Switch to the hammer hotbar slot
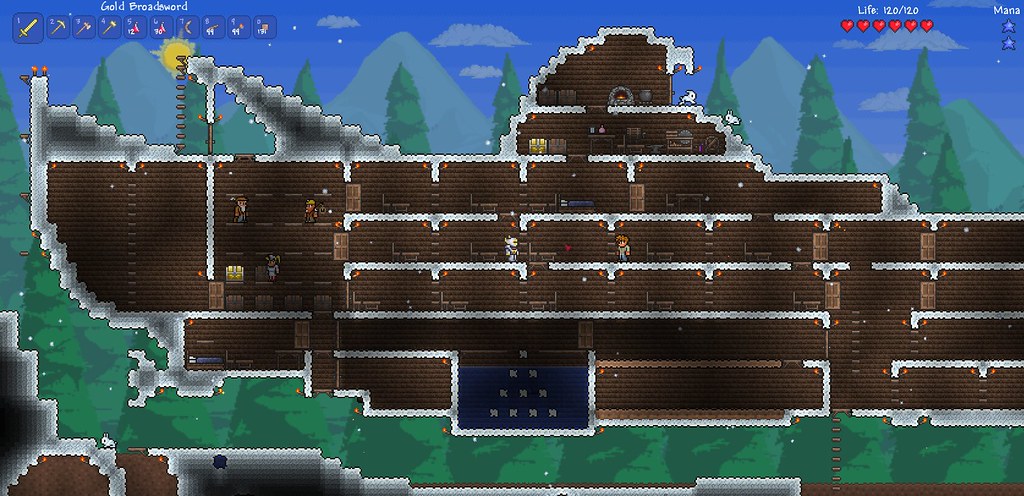The height and width of the screenshot is (496, 1024). coord(108,28)
